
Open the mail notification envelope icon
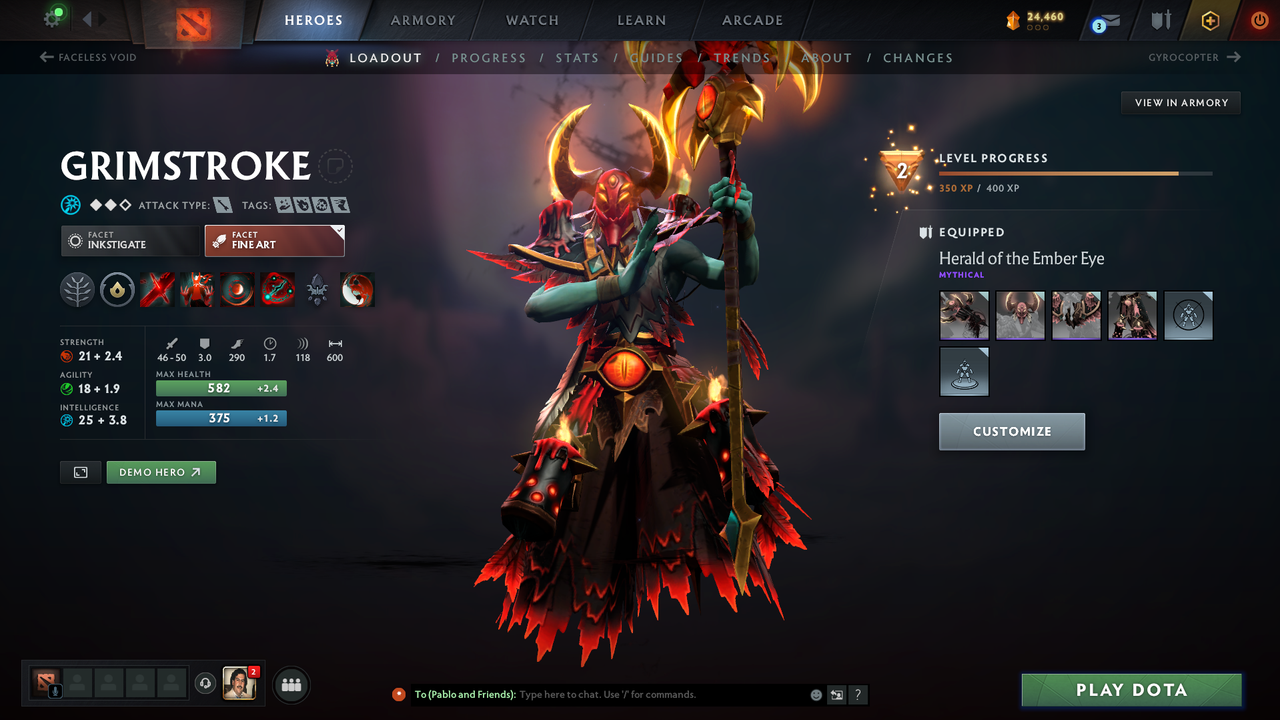point(1106,20)
